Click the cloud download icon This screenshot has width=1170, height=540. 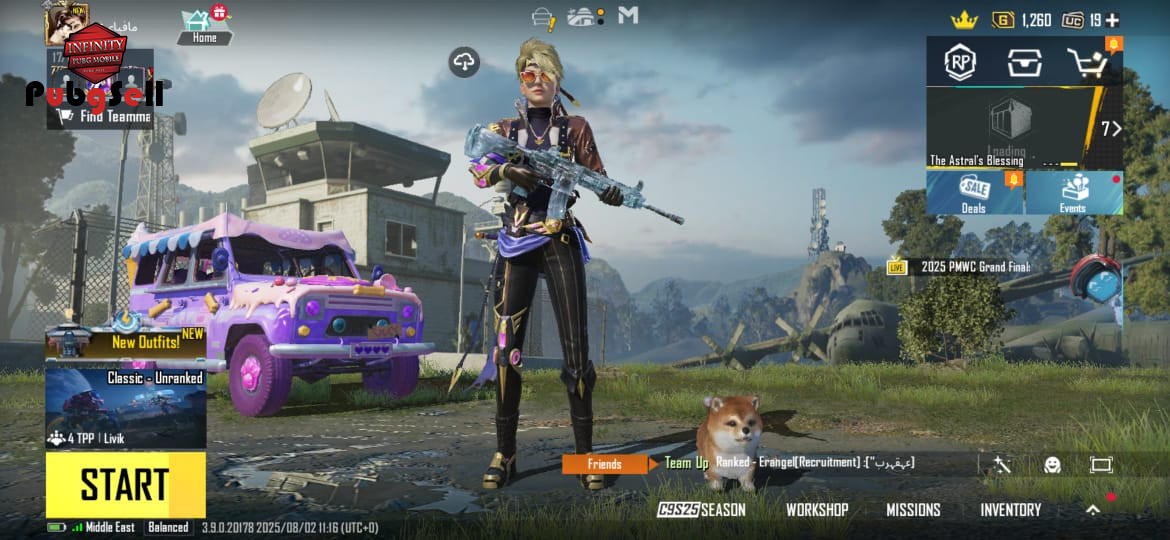click(x=463, y=62)
